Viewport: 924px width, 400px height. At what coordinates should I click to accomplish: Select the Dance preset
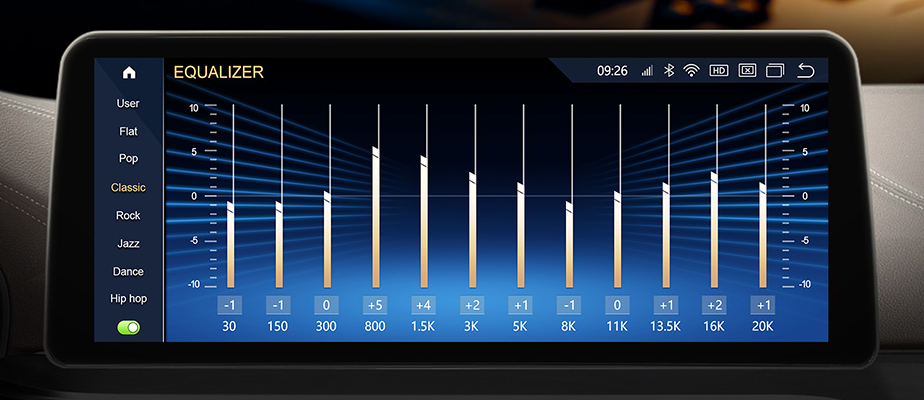pos(128,271)
